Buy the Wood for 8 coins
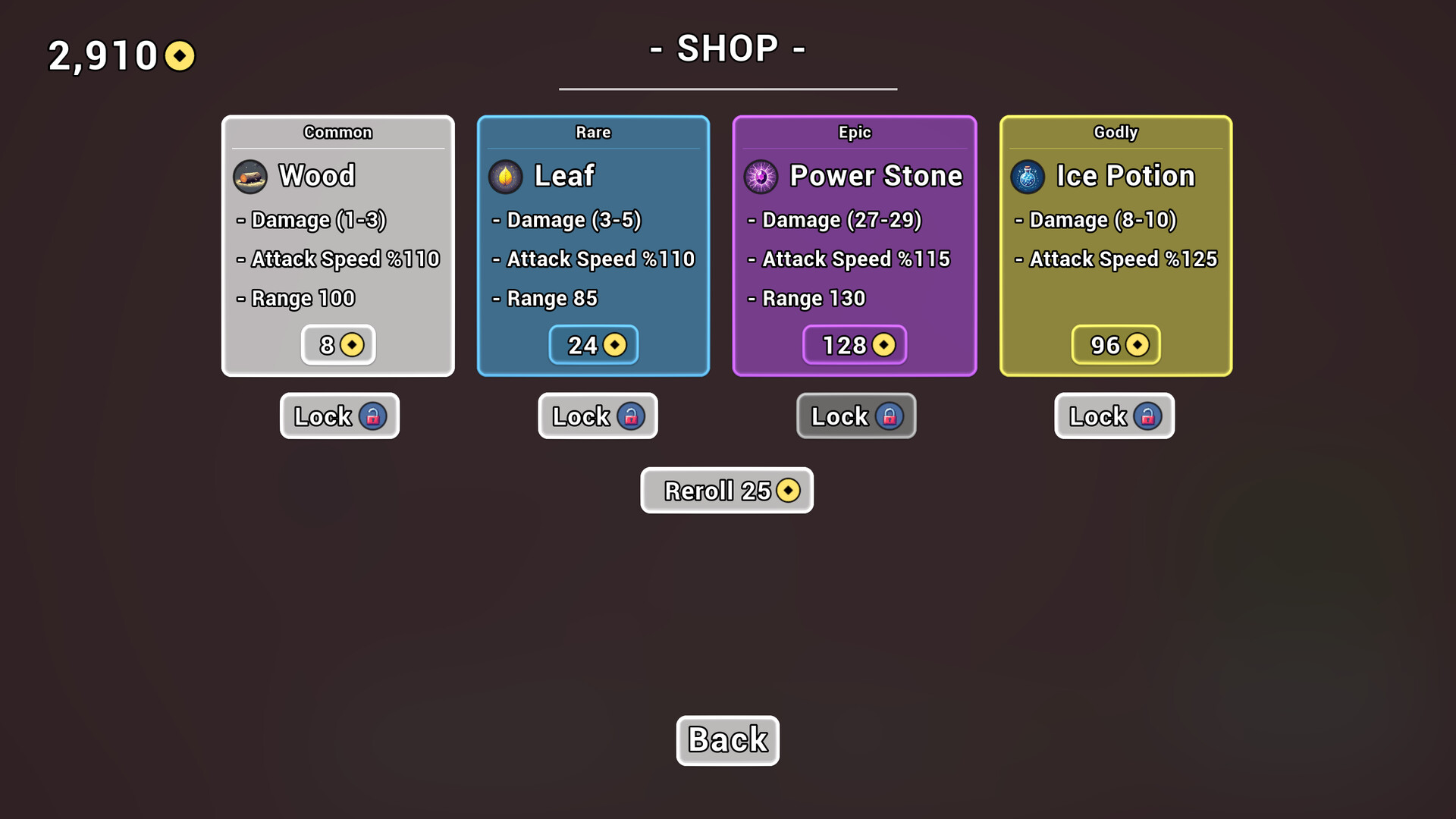The height and width of the screenshot is (819, 1456). point(337,345)
